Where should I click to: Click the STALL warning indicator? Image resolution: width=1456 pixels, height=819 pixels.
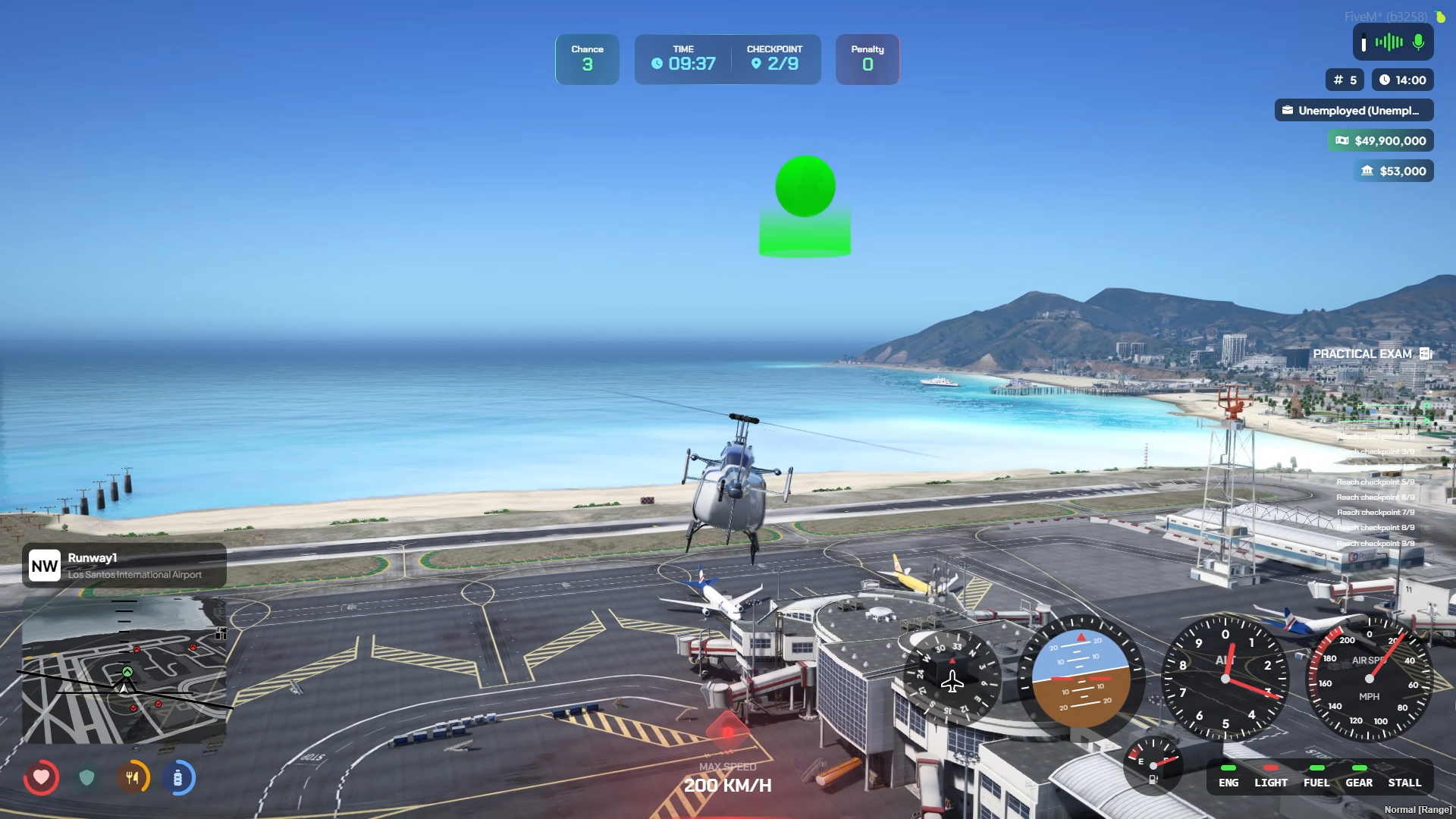[x=1404, y=777]
